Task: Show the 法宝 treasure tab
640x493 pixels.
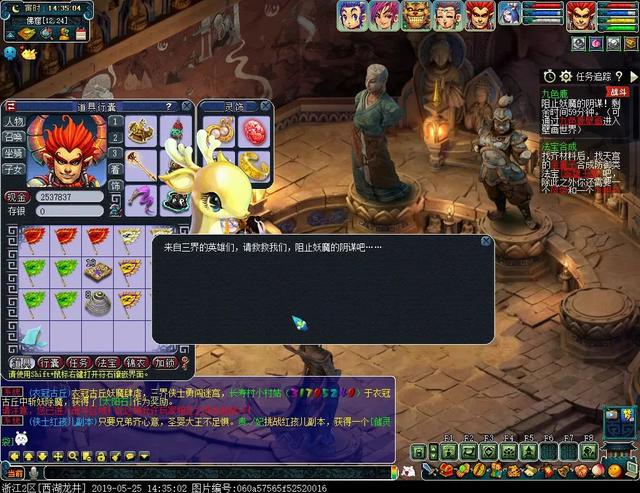Action: click(x=108, y=363)
